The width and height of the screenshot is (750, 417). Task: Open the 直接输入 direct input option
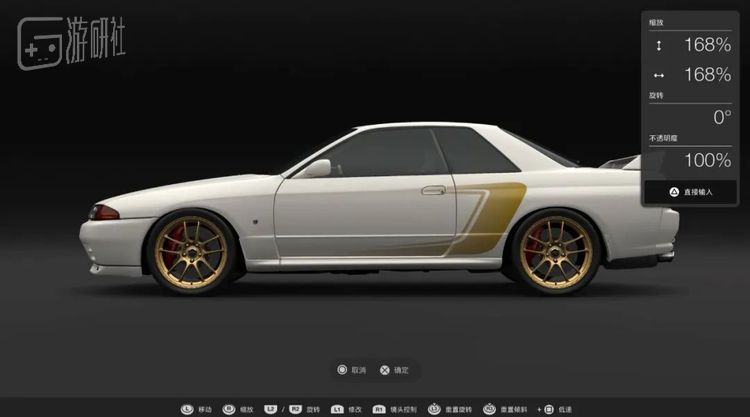(x=691, y=191)
